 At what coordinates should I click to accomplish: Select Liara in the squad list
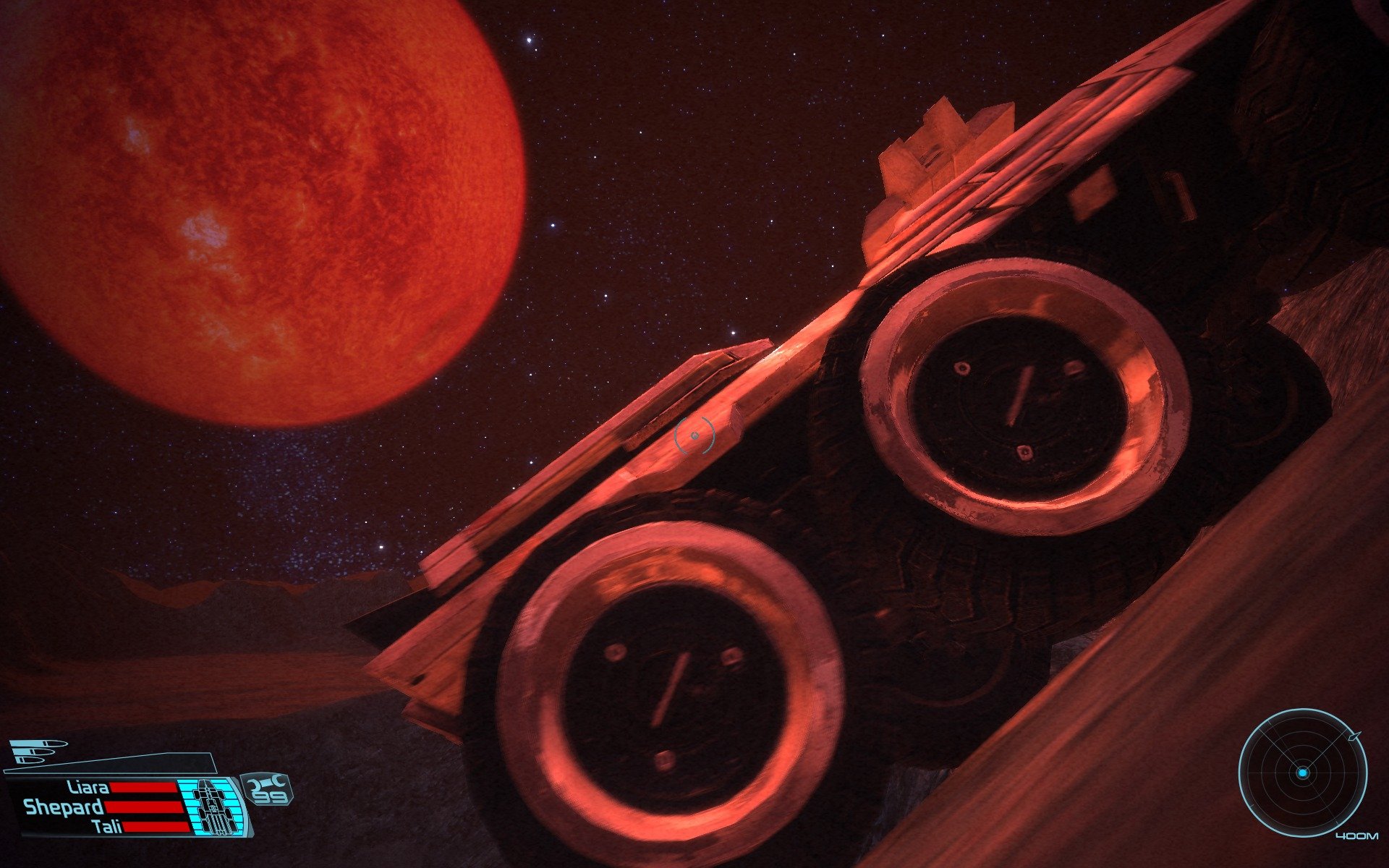click(x=88, y=787)
